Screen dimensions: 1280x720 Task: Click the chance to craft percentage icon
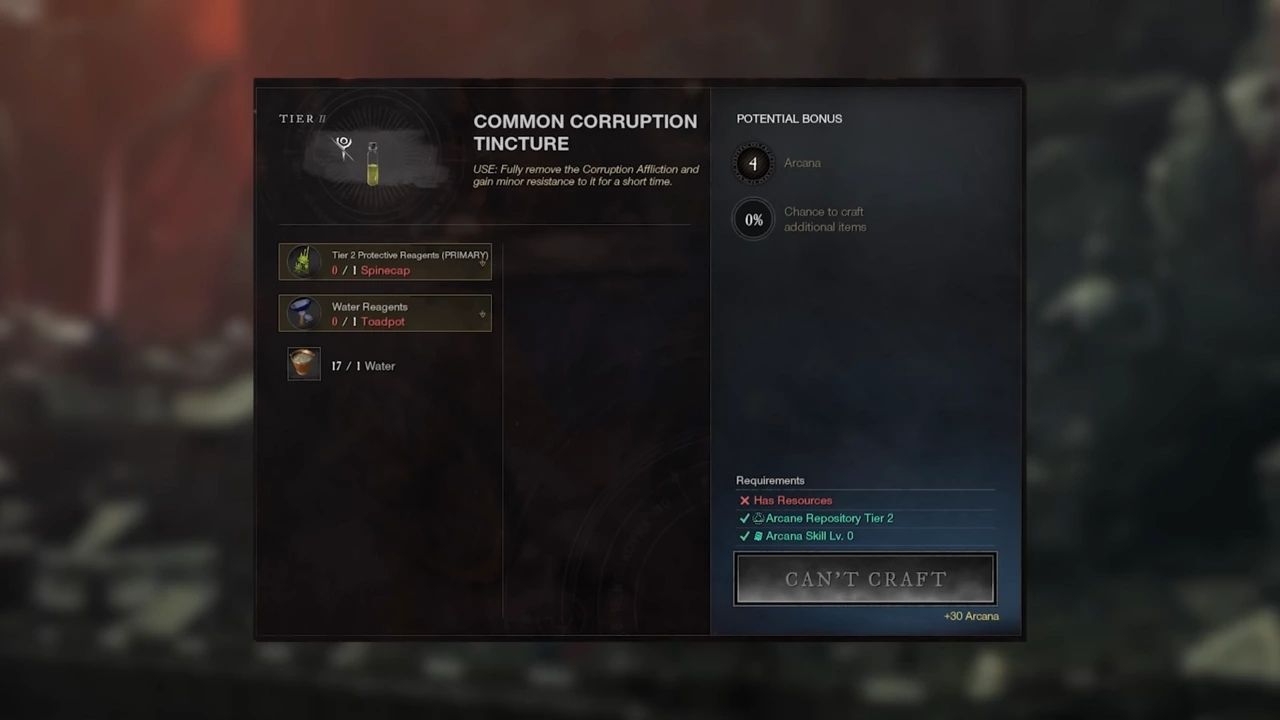[x=753, y=219]
